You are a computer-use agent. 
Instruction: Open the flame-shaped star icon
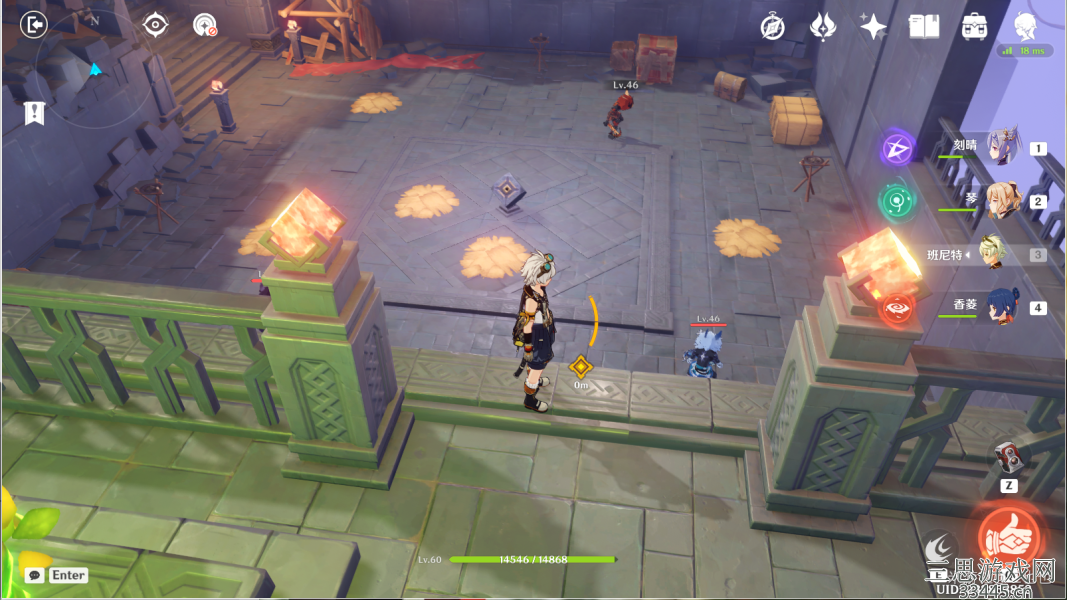click(x=823, y=27)
